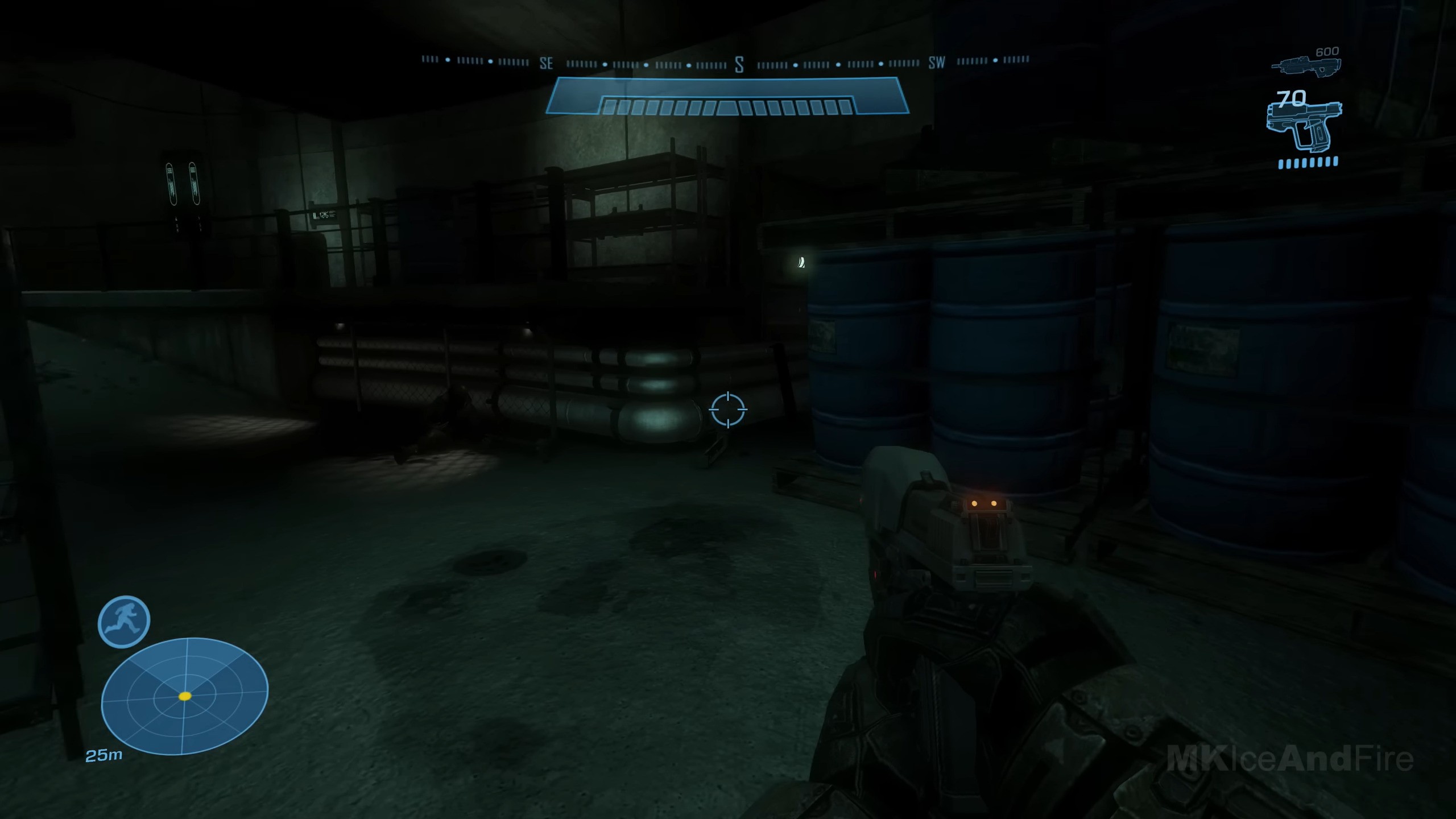Click the compass heading strip
This screenshot has height=819, width=1456.
click(726, 63)
